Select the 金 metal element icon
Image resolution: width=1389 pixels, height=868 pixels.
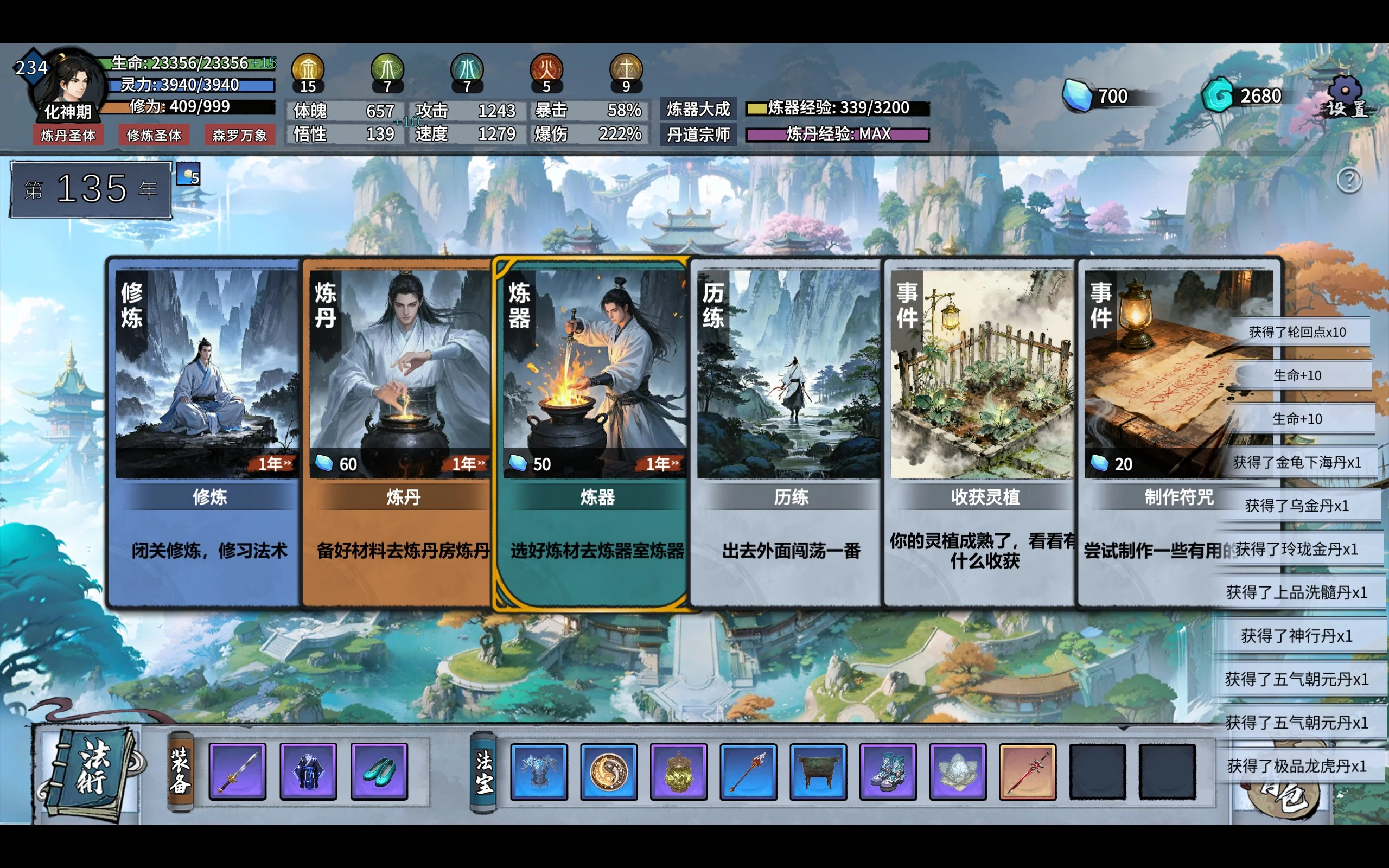point(308,69)
